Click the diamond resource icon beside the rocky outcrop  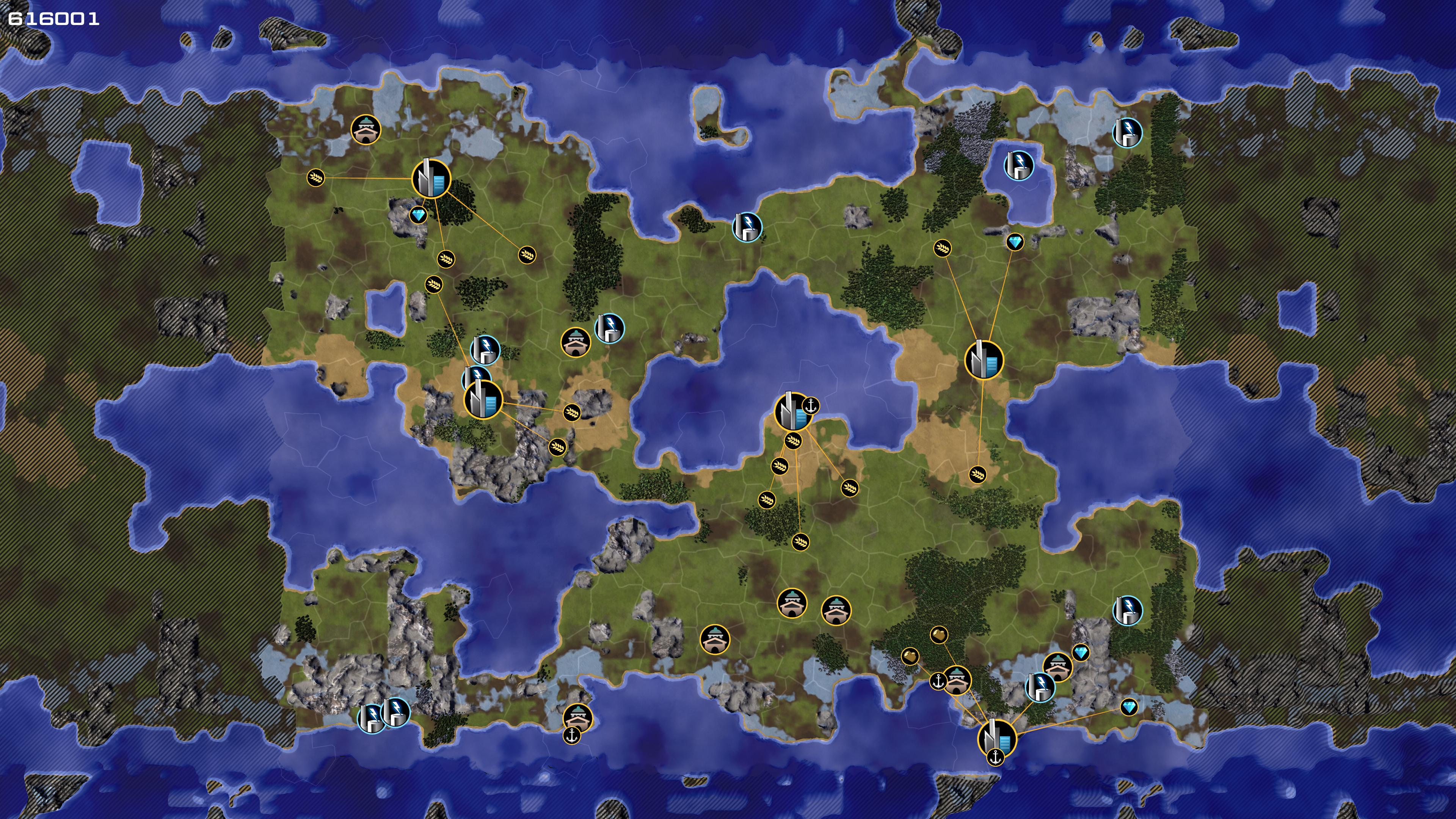pos(418,215)
